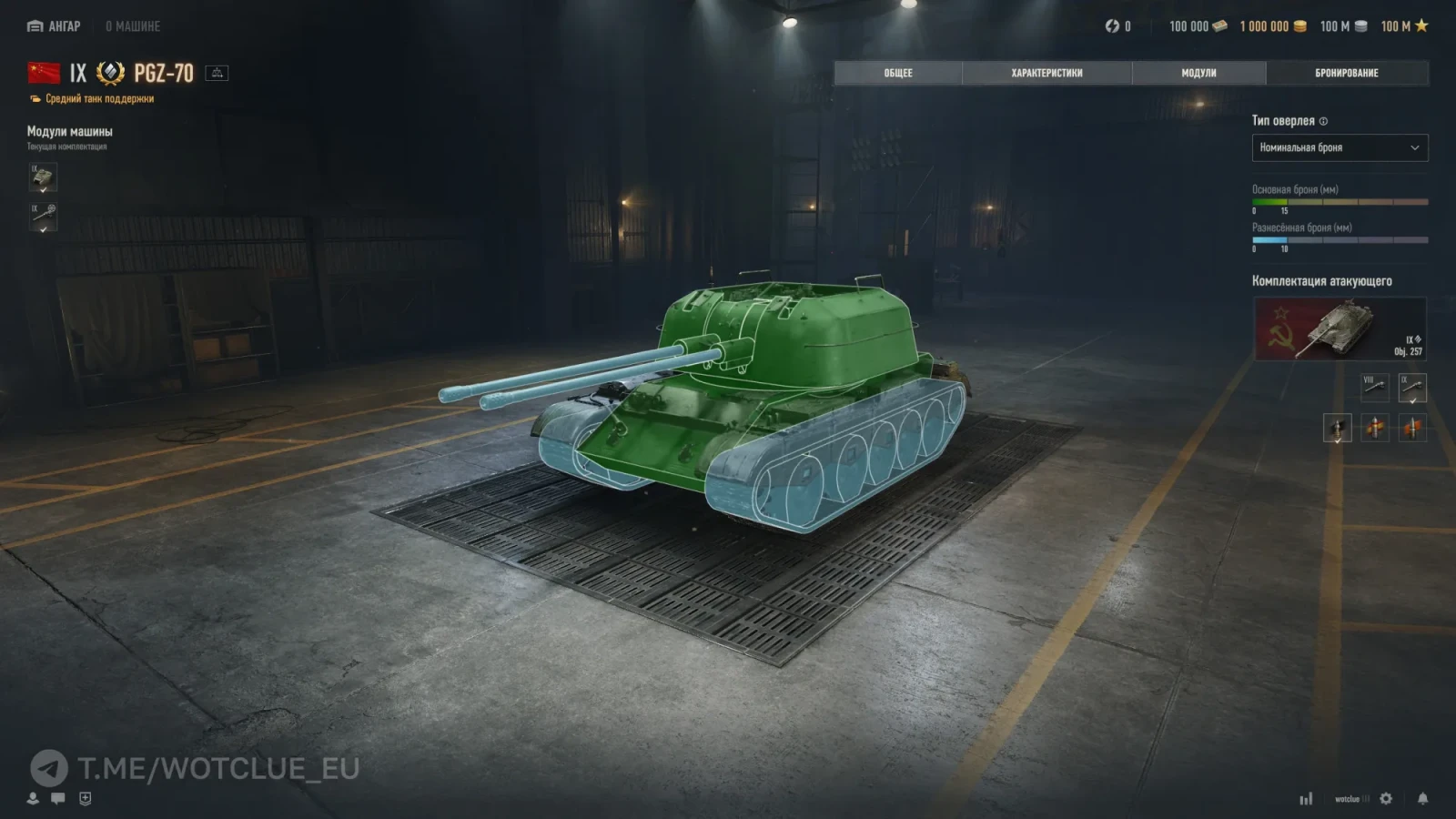Choose the attacker's tier IX gun
The height and width of the screenshot is (819, 1456).
1412,388
